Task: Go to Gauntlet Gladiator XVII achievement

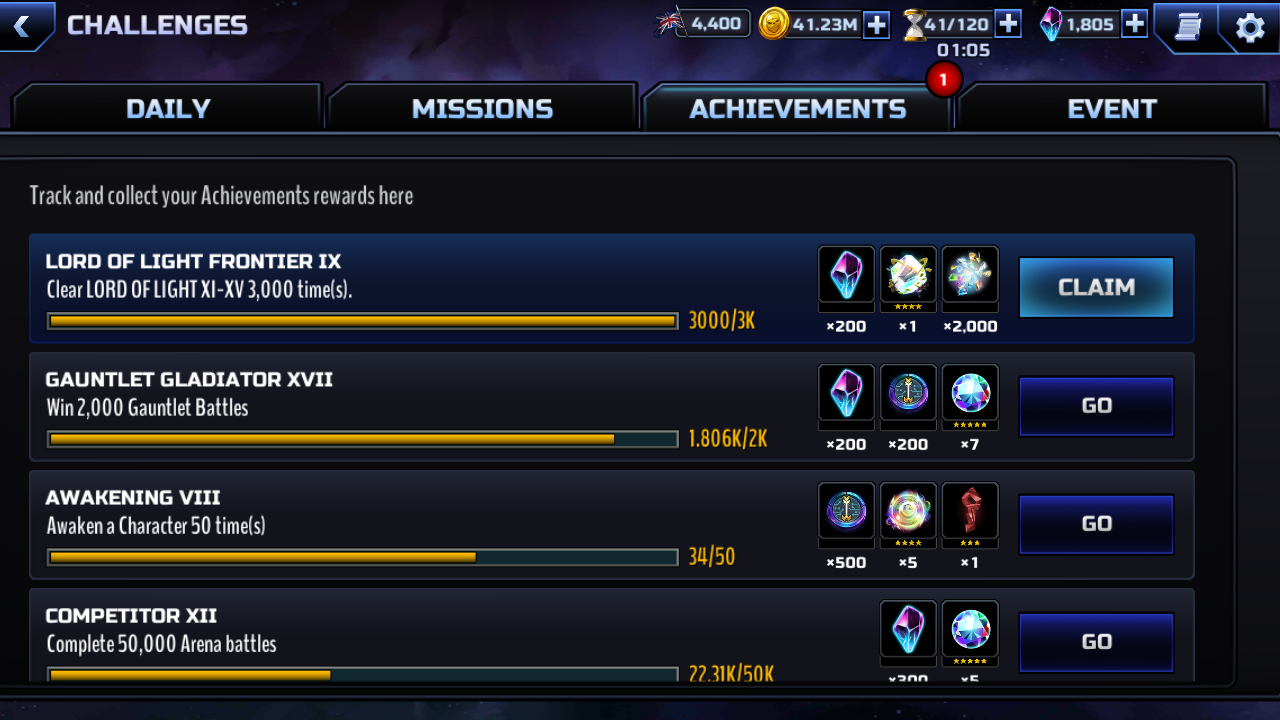Action: pyautogui.click(x=1096, y=406)
